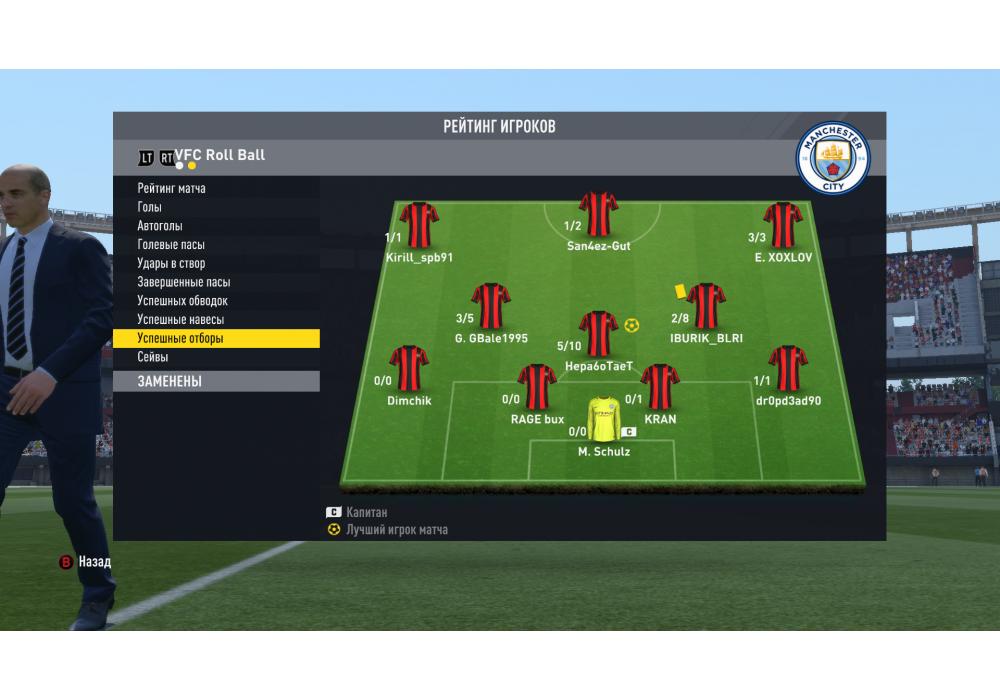Open the Автоголы stat entry
The image size is (1000, 700).
click(160, 226)
